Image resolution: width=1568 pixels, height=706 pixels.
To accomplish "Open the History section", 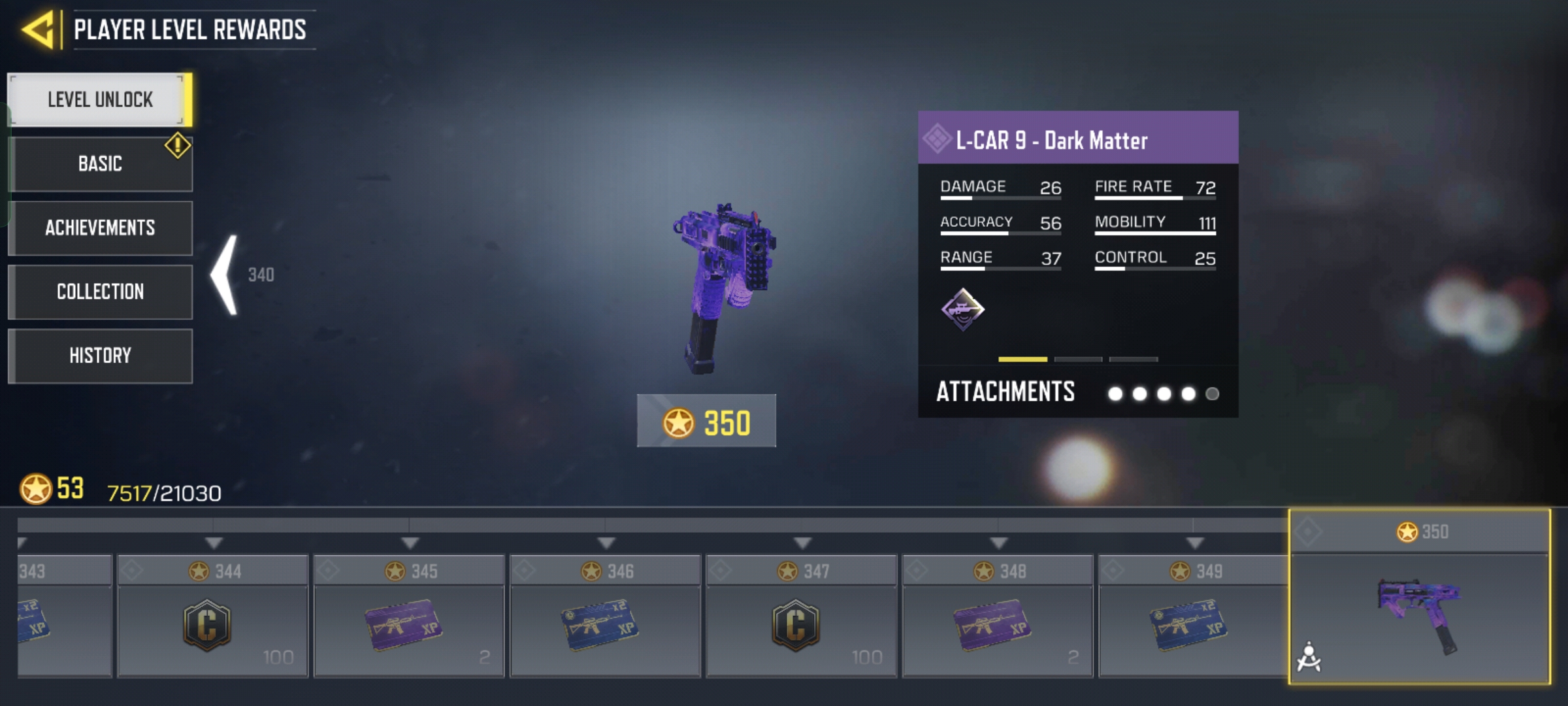I will click(99, 356).
